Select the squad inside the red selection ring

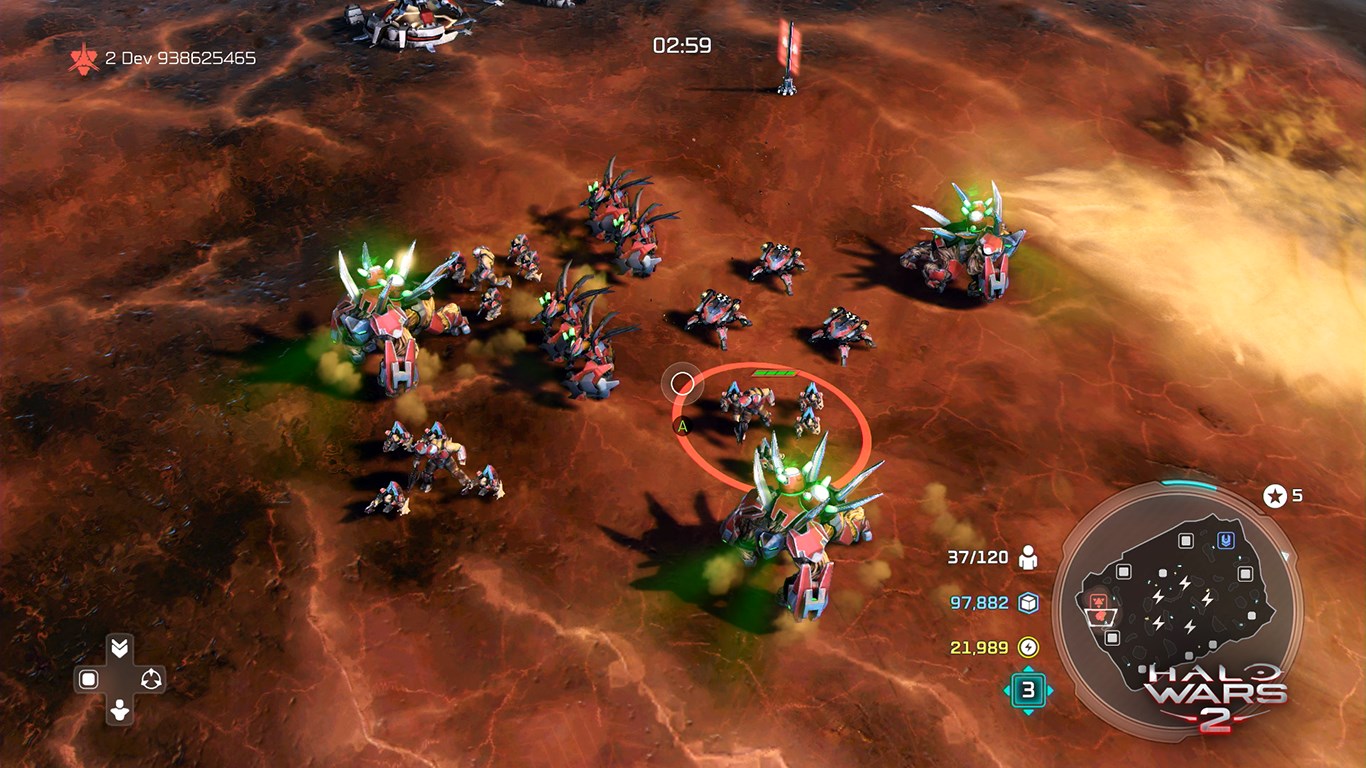click(768, 410)
